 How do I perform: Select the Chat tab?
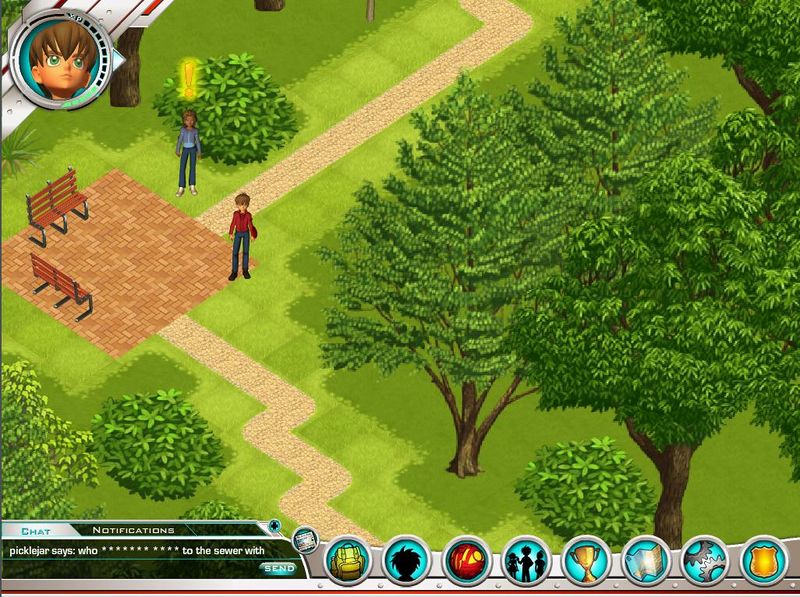pyautogui.click(x=36, y=530)
